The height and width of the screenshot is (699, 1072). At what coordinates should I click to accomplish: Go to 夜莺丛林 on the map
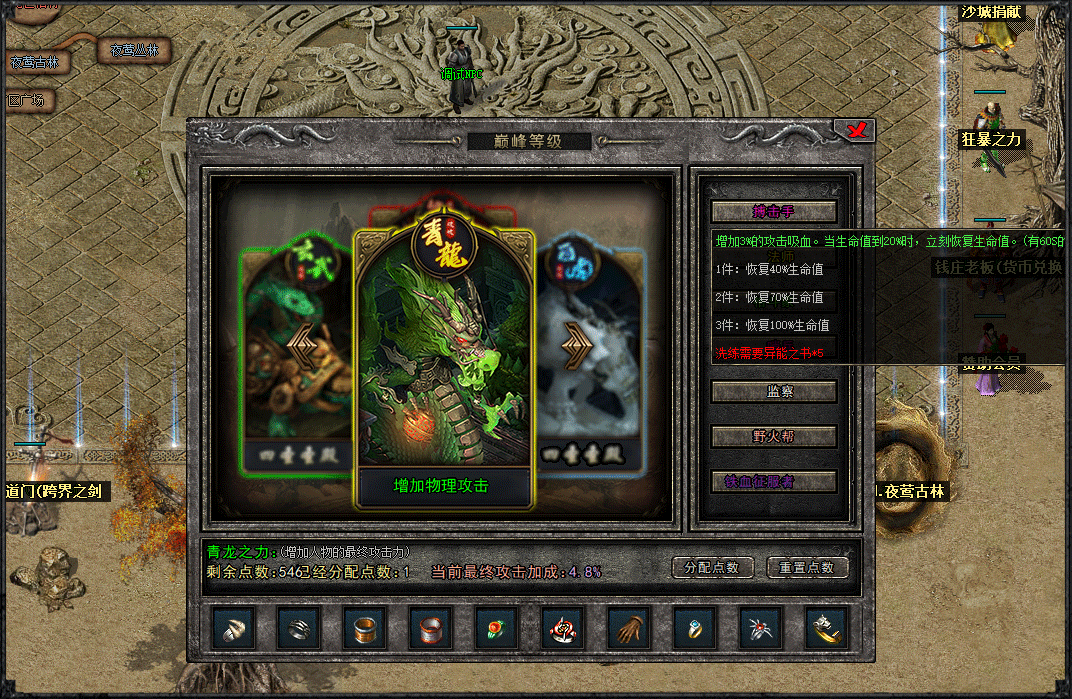click(134, 50)
